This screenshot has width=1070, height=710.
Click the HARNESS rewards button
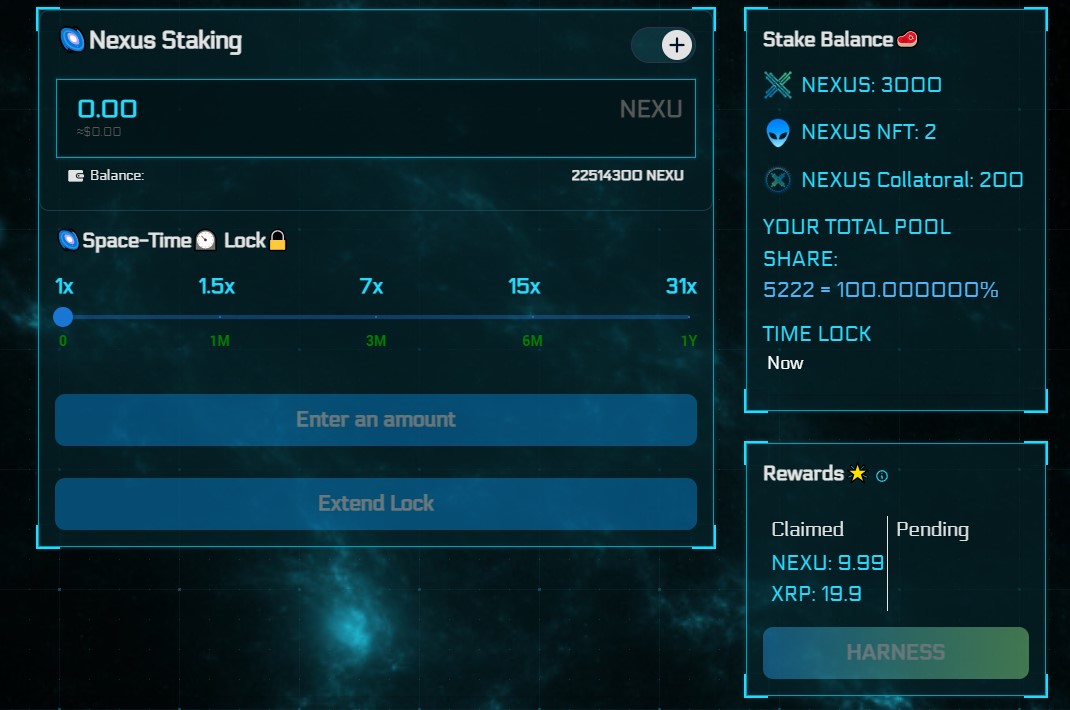pyautogui.click(x=895, y=653)
